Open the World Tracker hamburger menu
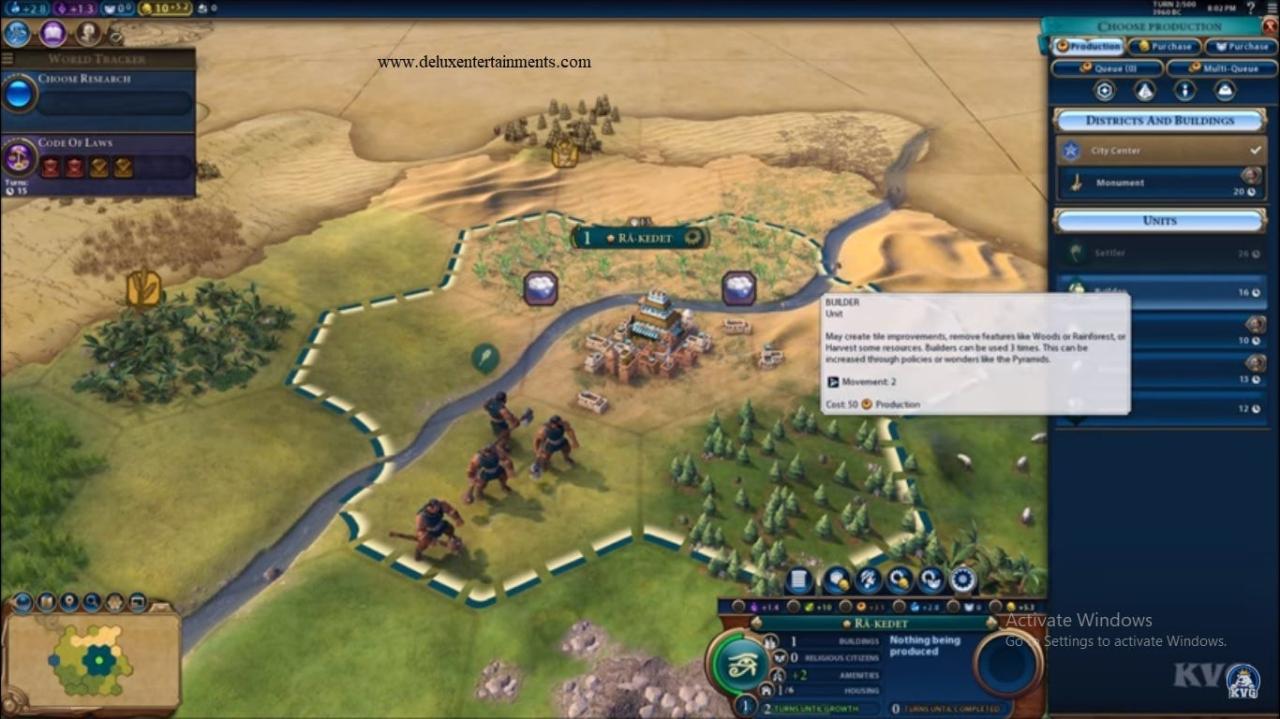The width and height of the screenshot is (1280, 719). pos(8,59)
